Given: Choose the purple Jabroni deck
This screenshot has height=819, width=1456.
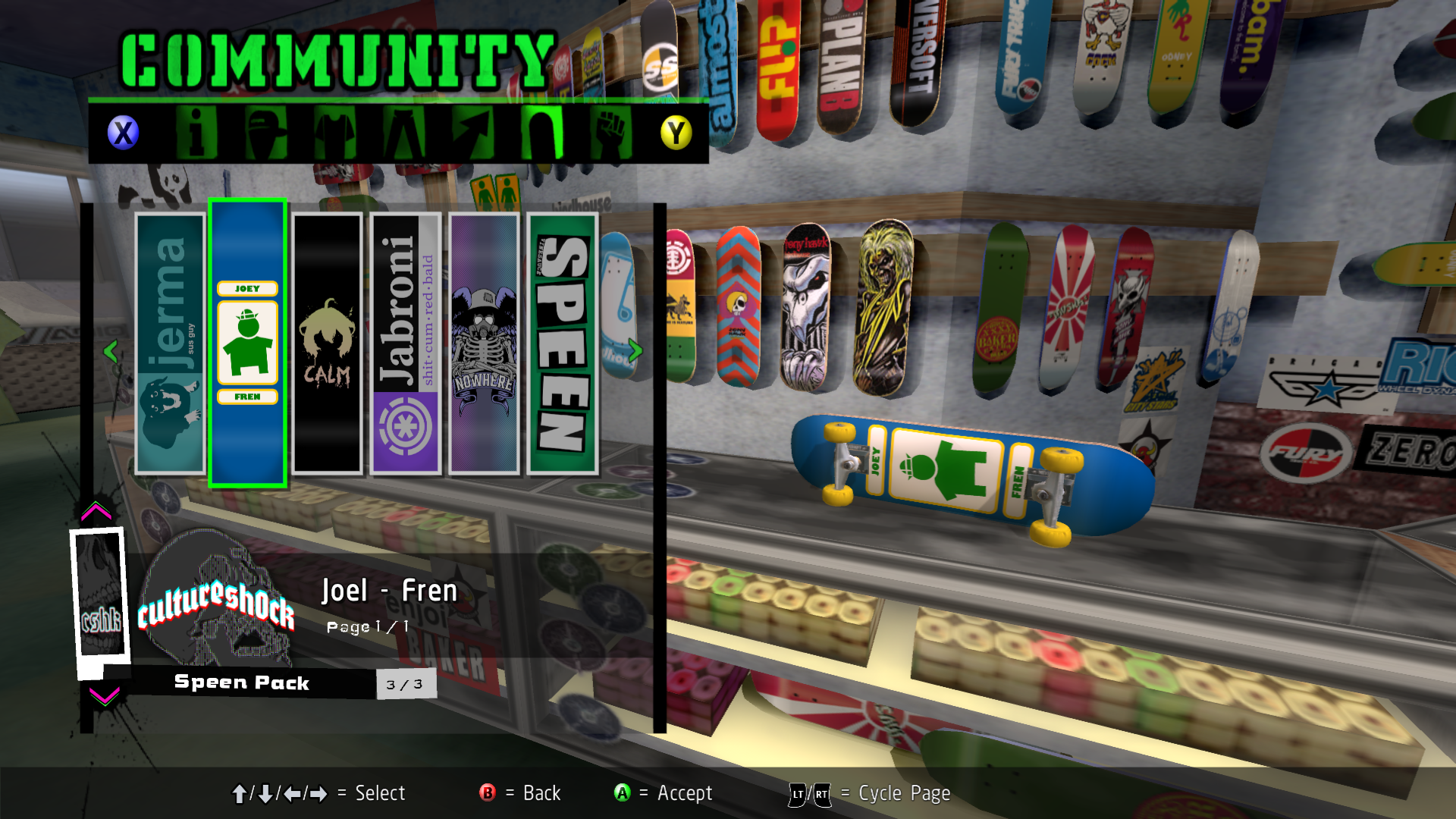Looking at the screenshot, I should [406, 344].
